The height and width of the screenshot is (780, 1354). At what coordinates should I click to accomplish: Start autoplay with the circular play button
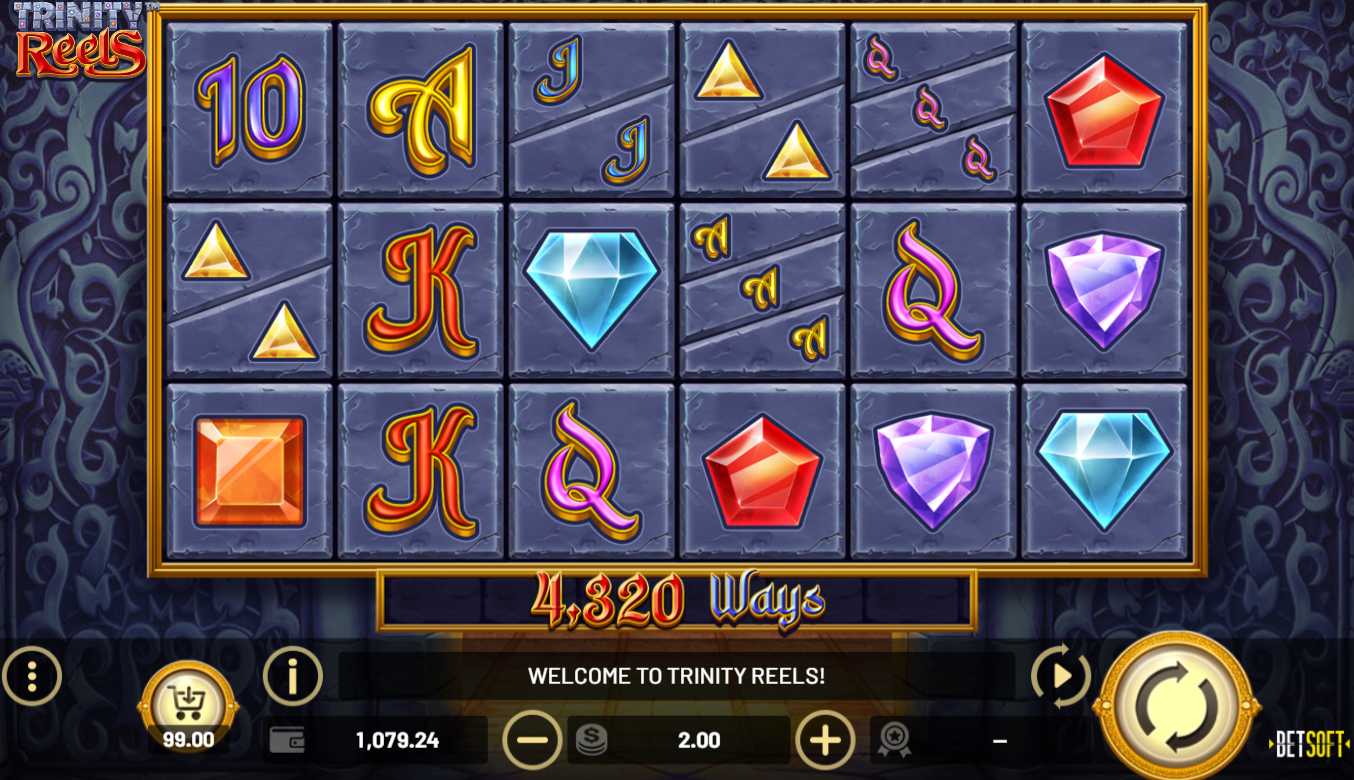point(1060,677)
